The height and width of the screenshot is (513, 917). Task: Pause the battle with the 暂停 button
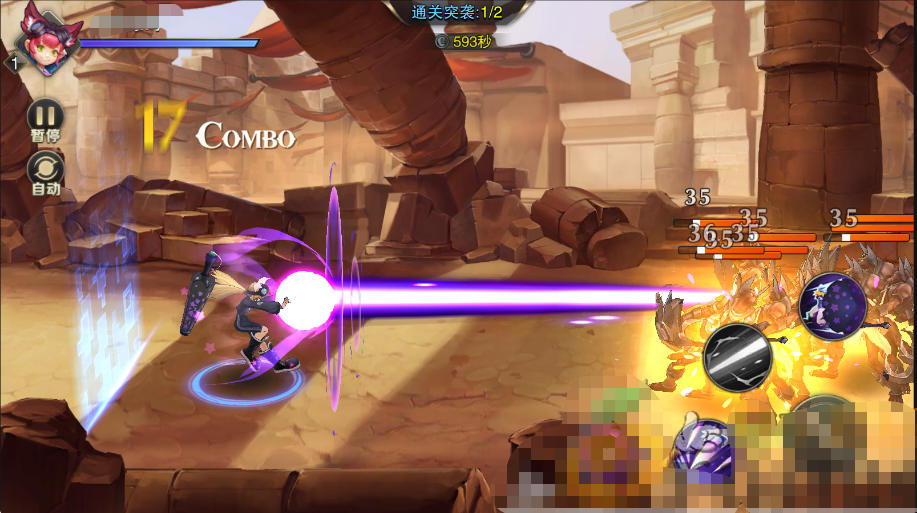(x=45, y=116)
